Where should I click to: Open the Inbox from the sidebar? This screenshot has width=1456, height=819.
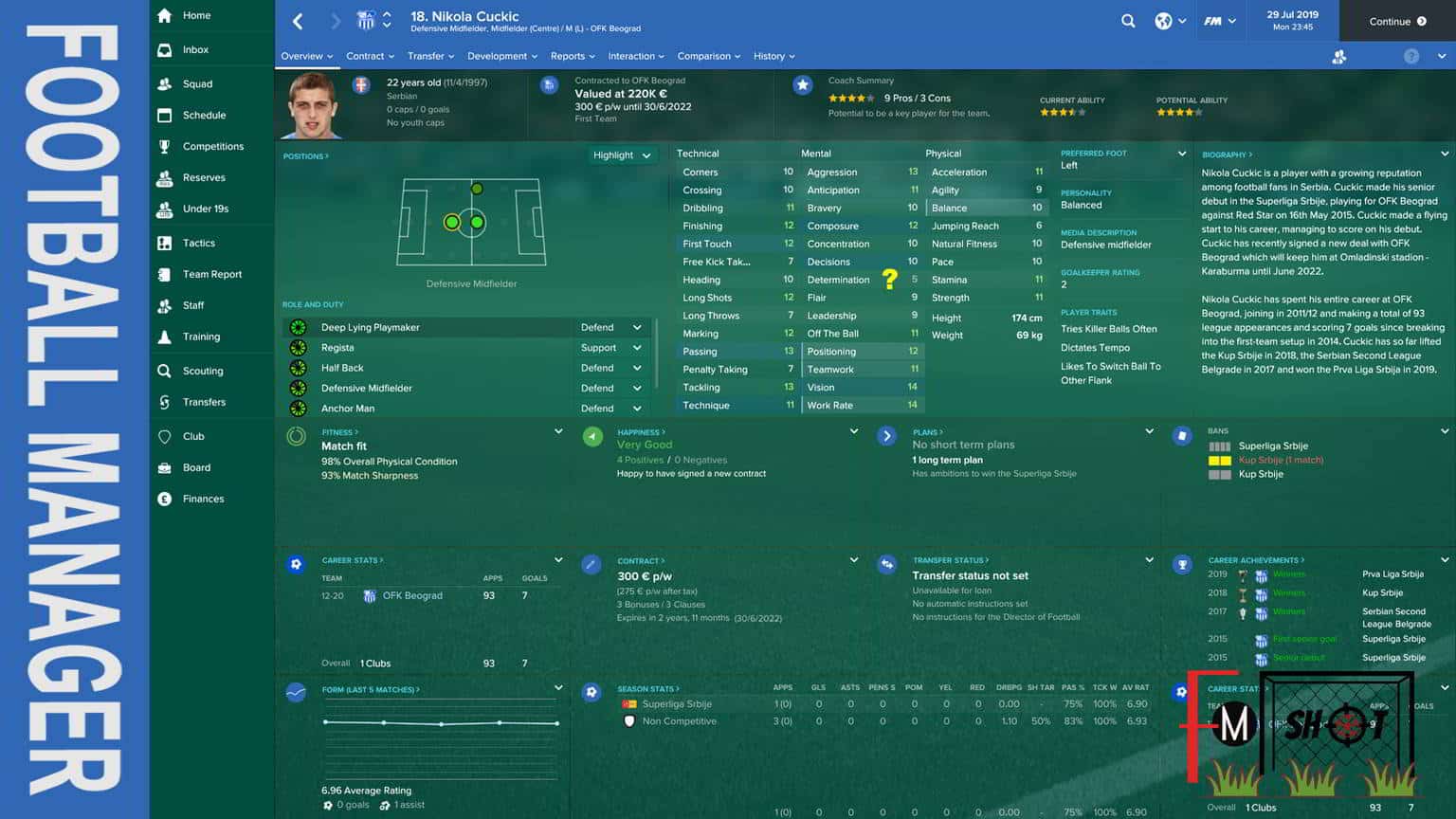pyautogui.click(x=195, y=49)
